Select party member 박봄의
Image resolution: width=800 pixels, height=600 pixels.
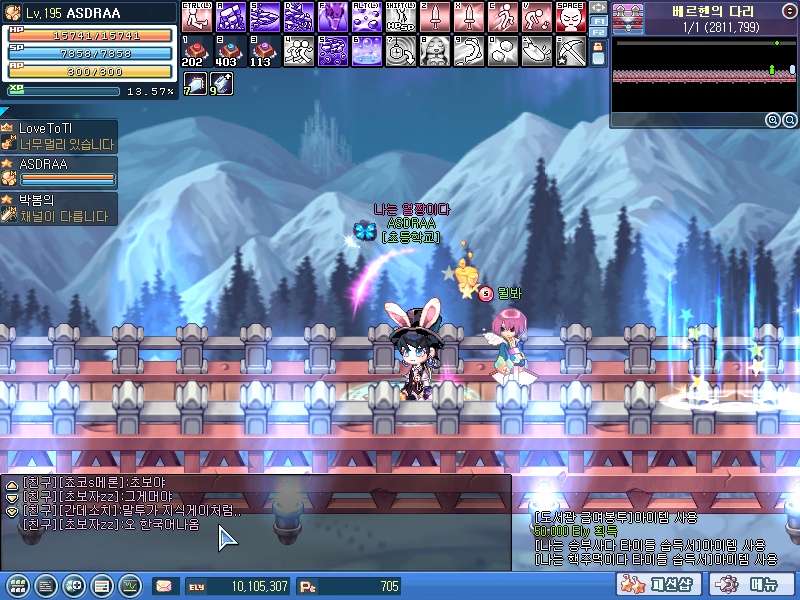tap(58, 208)
